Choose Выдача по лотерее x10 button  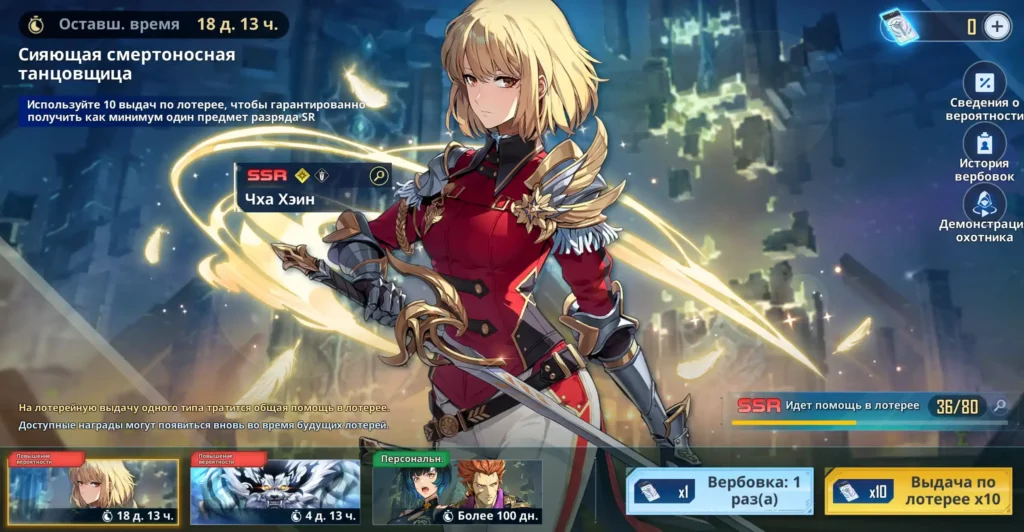pos(918,491)
